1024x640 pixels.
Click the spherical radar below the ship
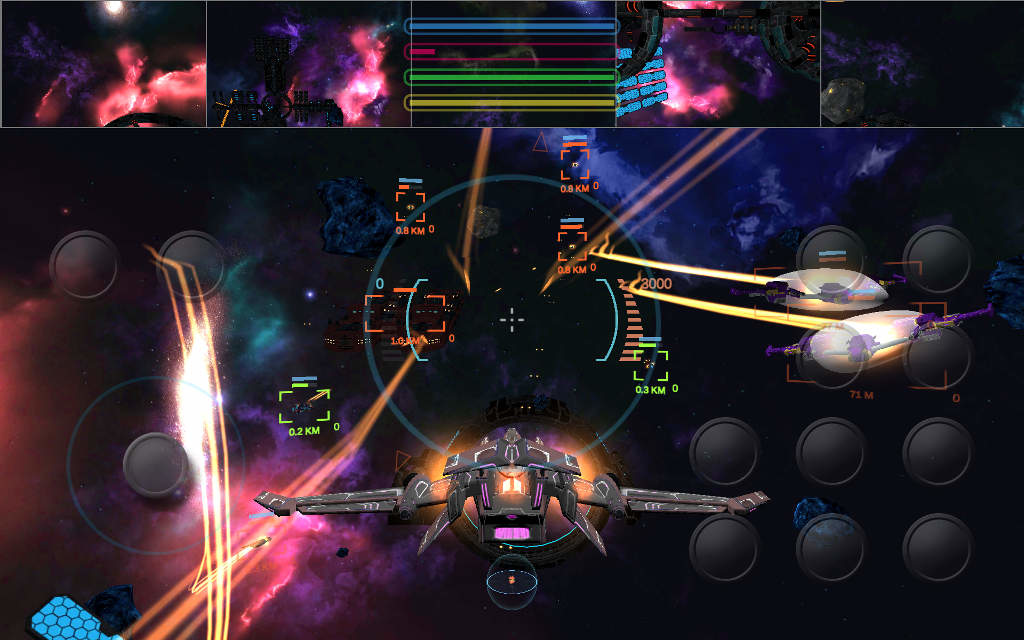tap(511, 581)
